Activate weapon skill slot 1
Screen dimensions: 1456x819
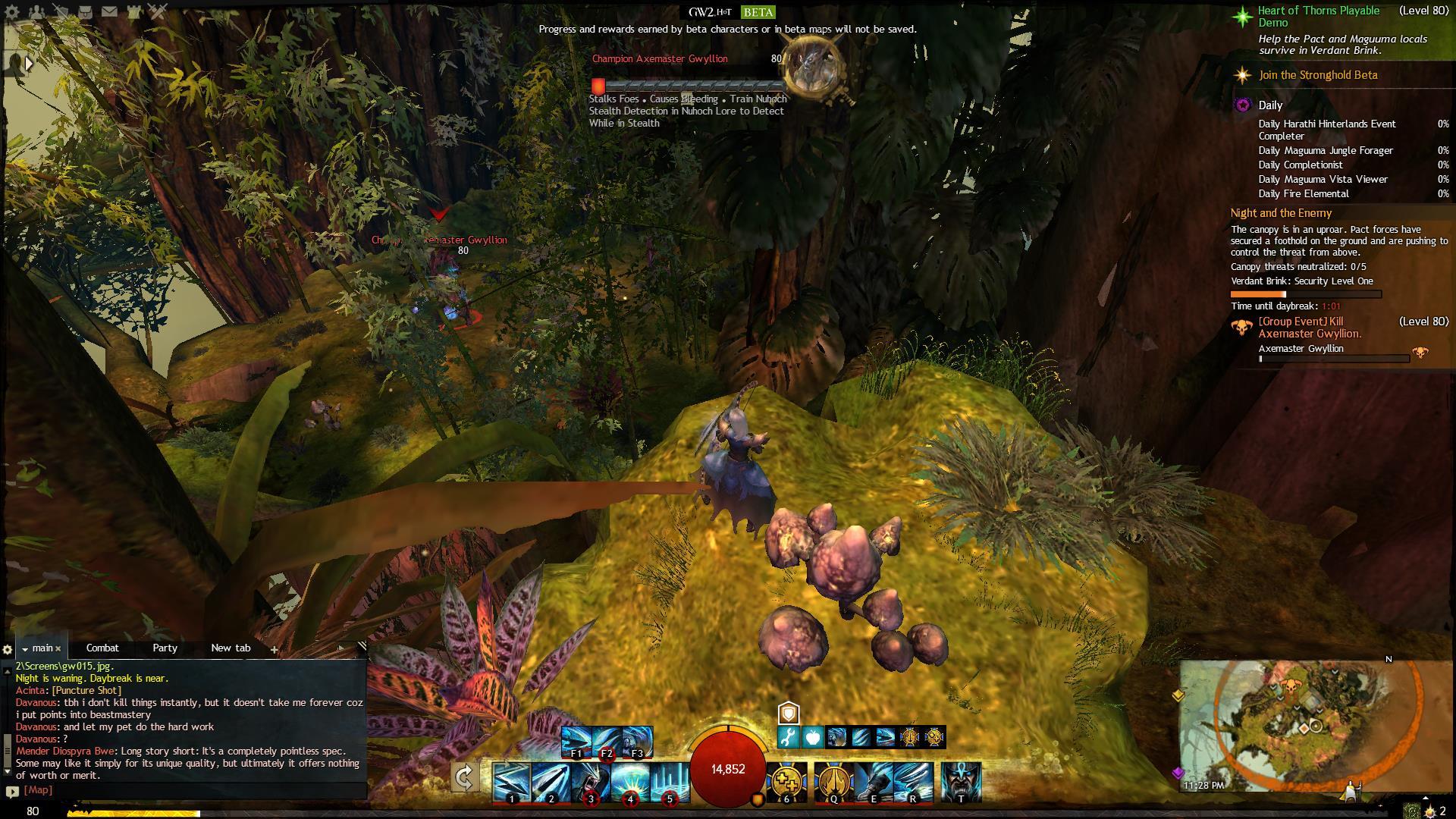tap(512, 782)
